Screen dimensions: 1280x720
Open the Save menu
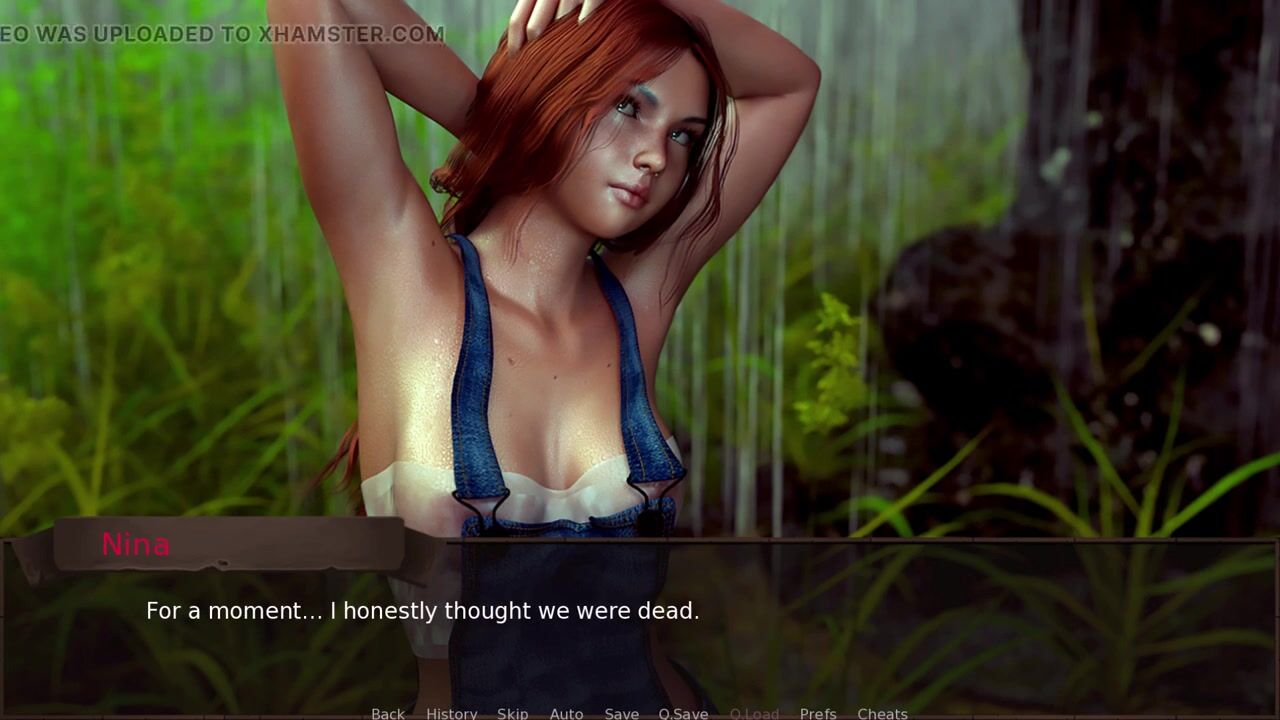tap(621, 713)
